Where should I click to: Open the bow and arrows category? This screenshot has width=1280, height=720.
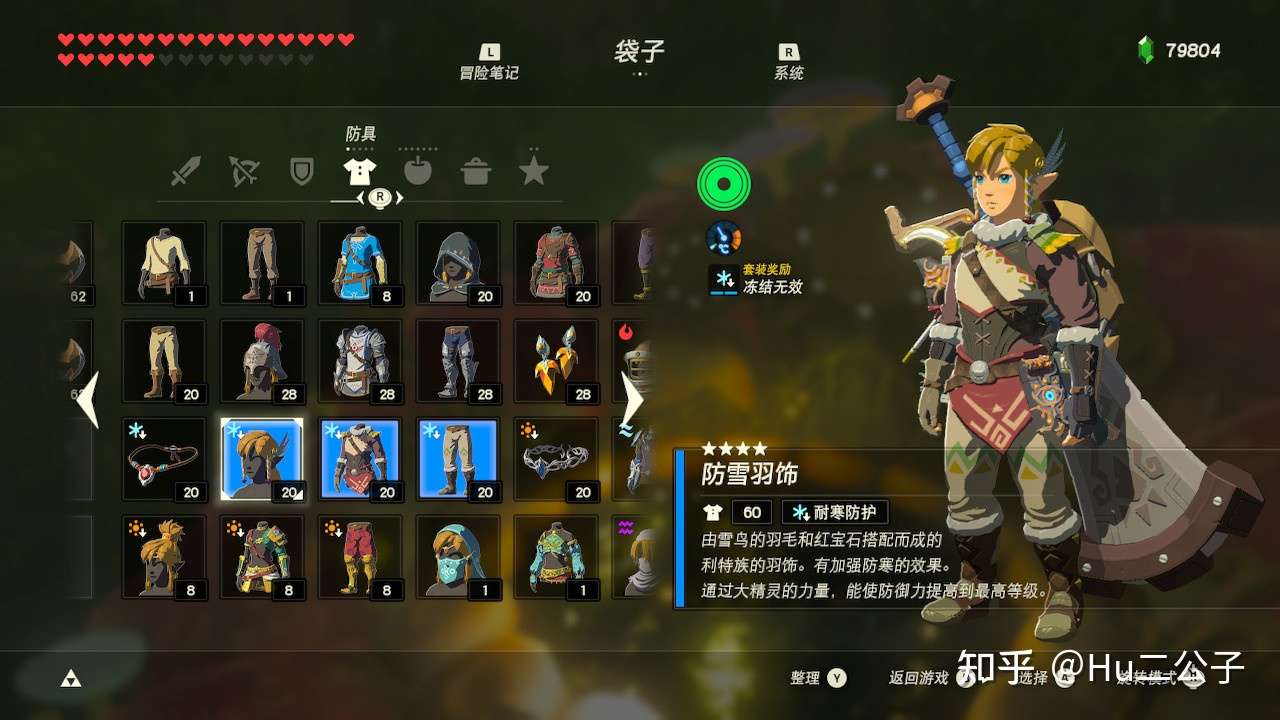[243, 172]
